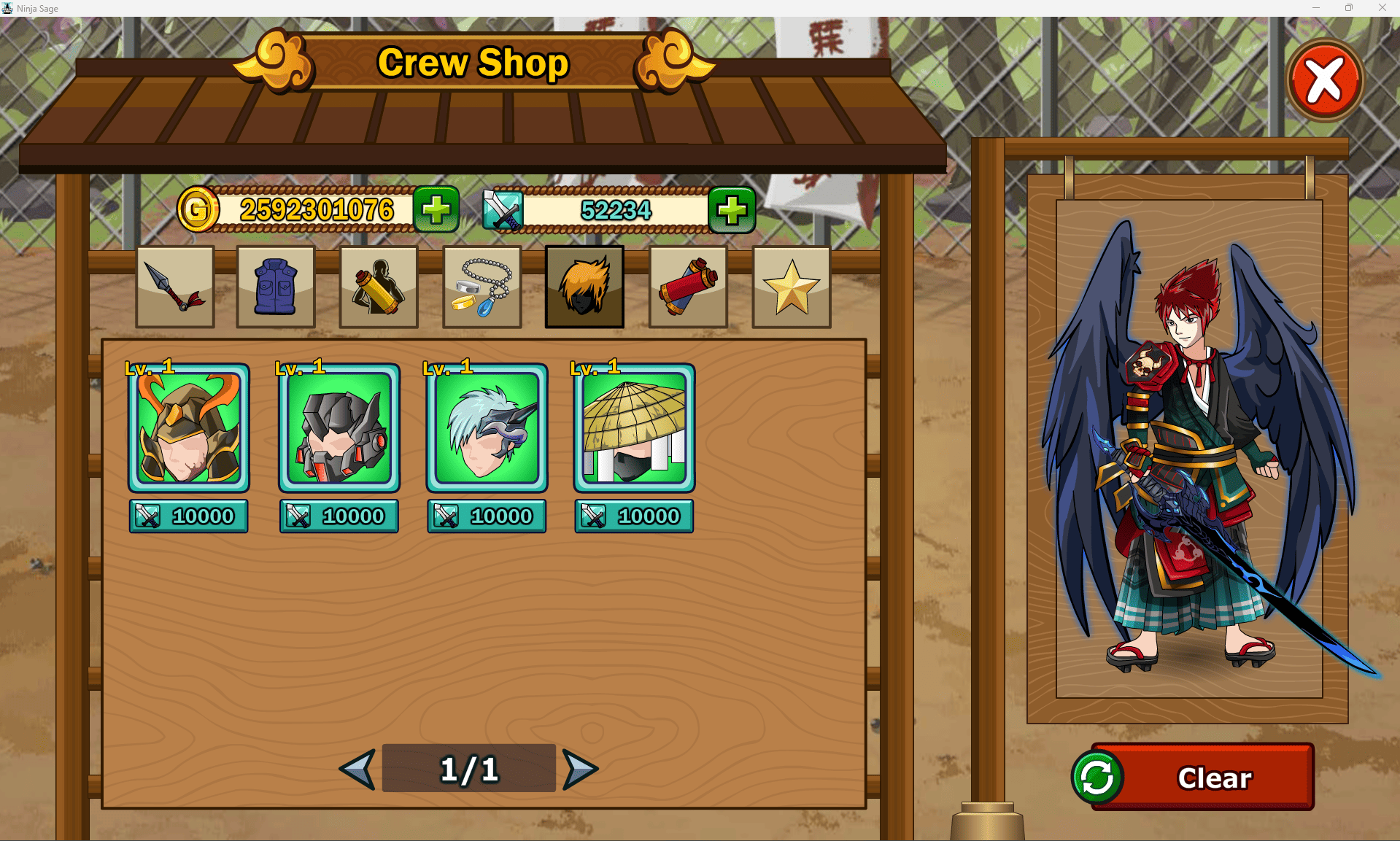Go to the previous shop page
Screen dimensions: 1400x841
coord(358,769)
